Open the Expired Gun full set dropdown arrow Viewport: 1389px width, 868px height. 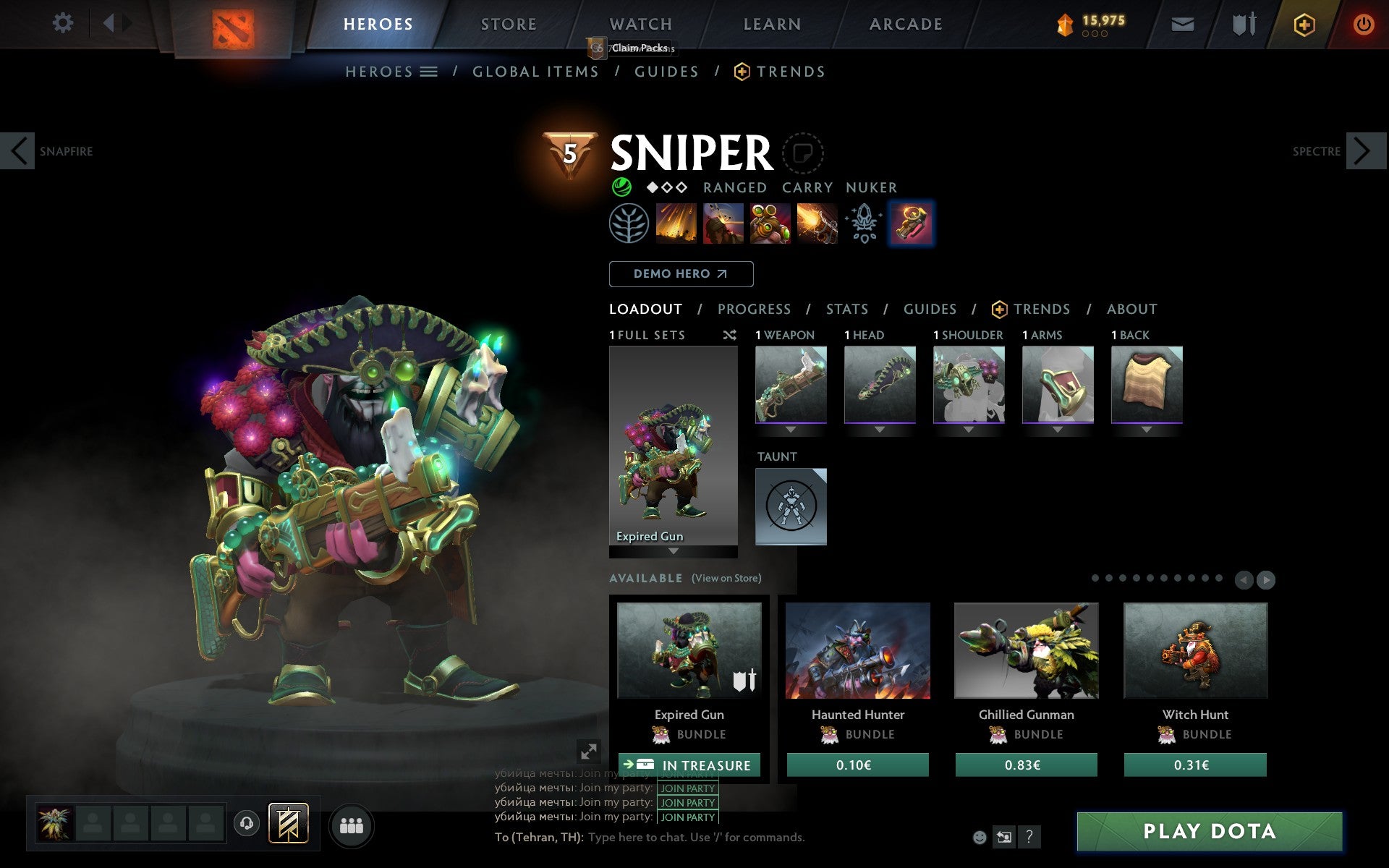tap(673, 550)
